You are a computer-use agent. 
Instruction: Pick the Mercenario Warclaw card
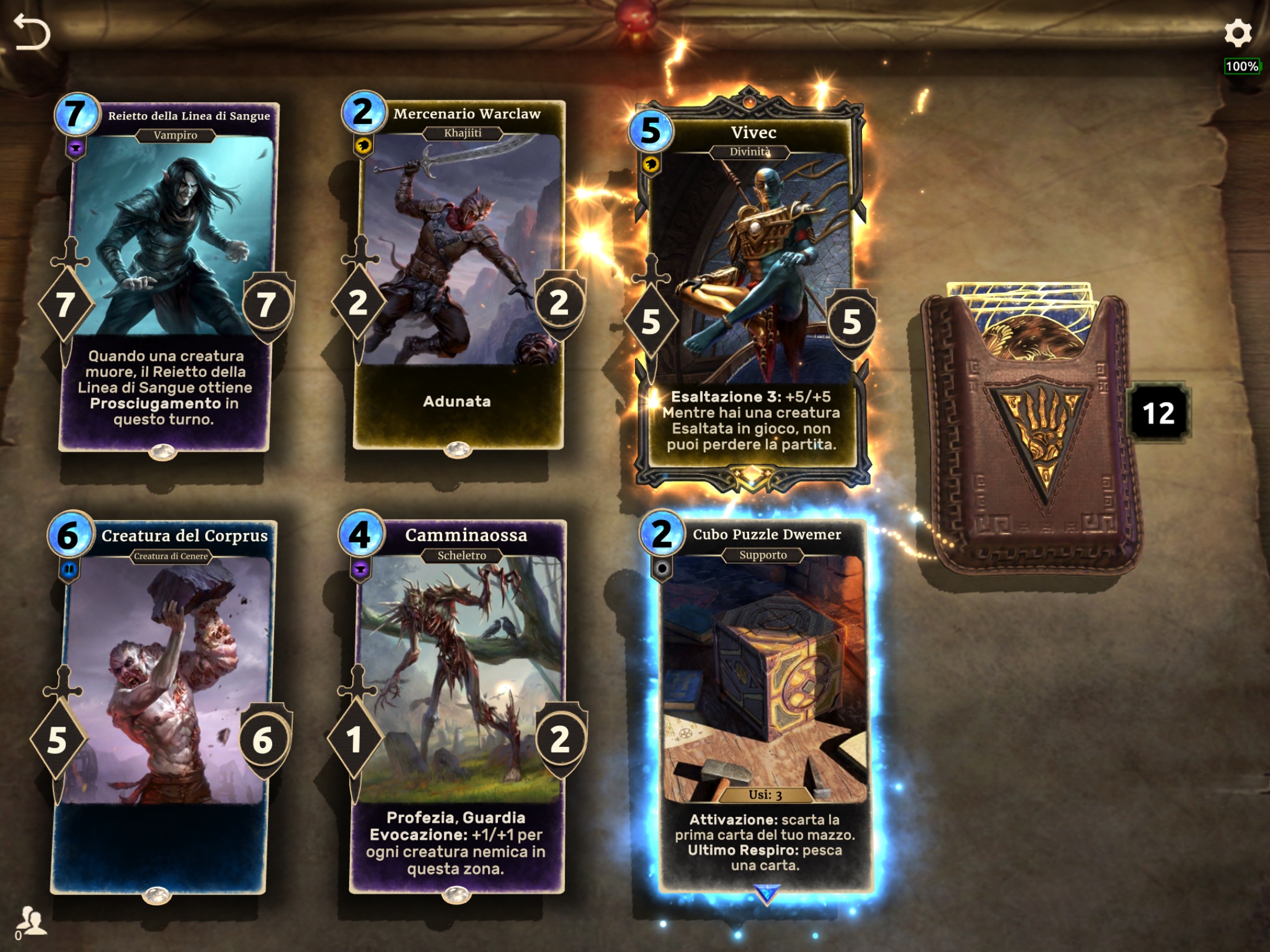(459, 276)
